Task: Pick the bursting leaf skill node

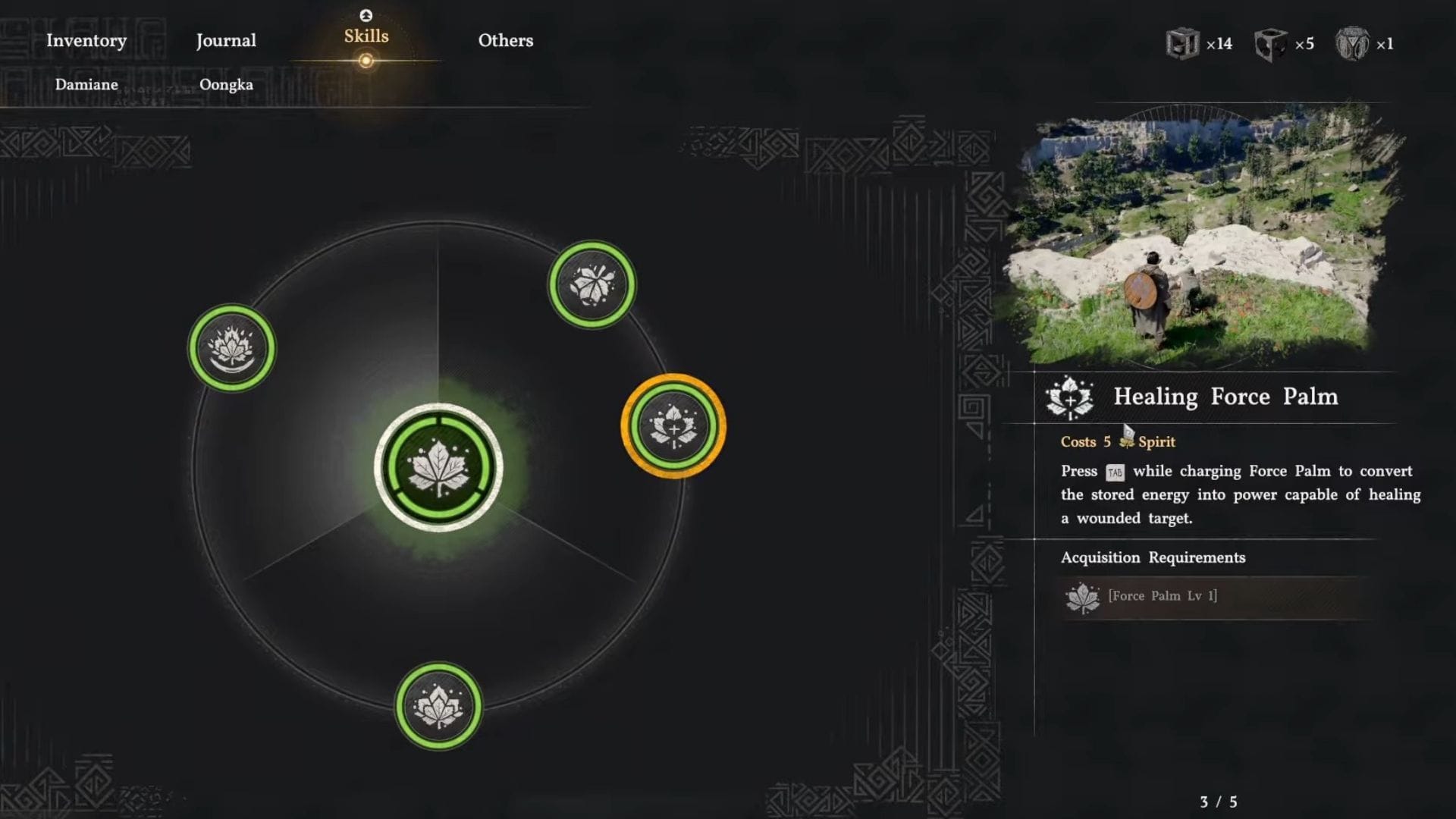Action: coord(592,284)
